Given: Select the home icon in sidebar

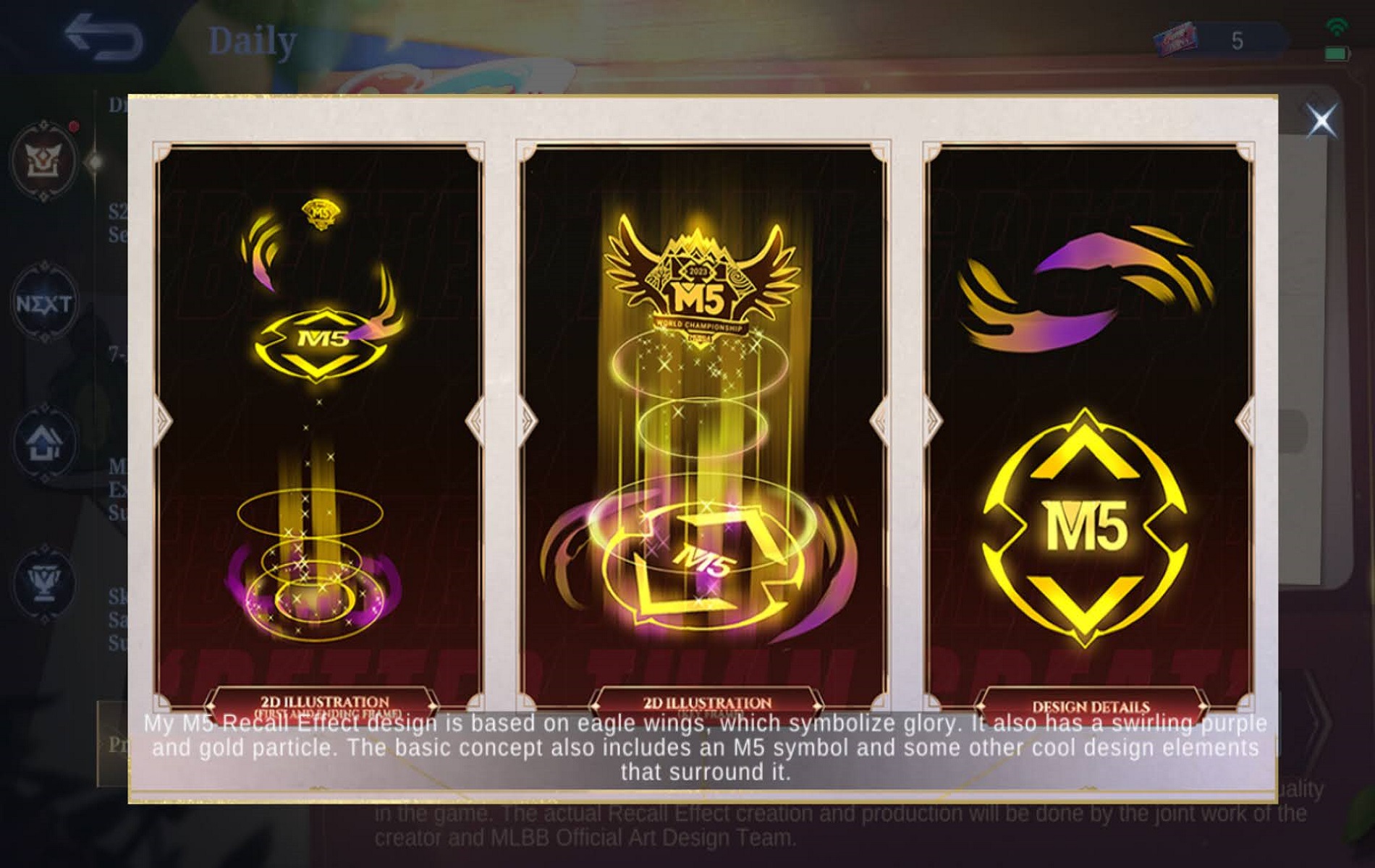Looking at the screenshot, I should [x=44, y=443].
